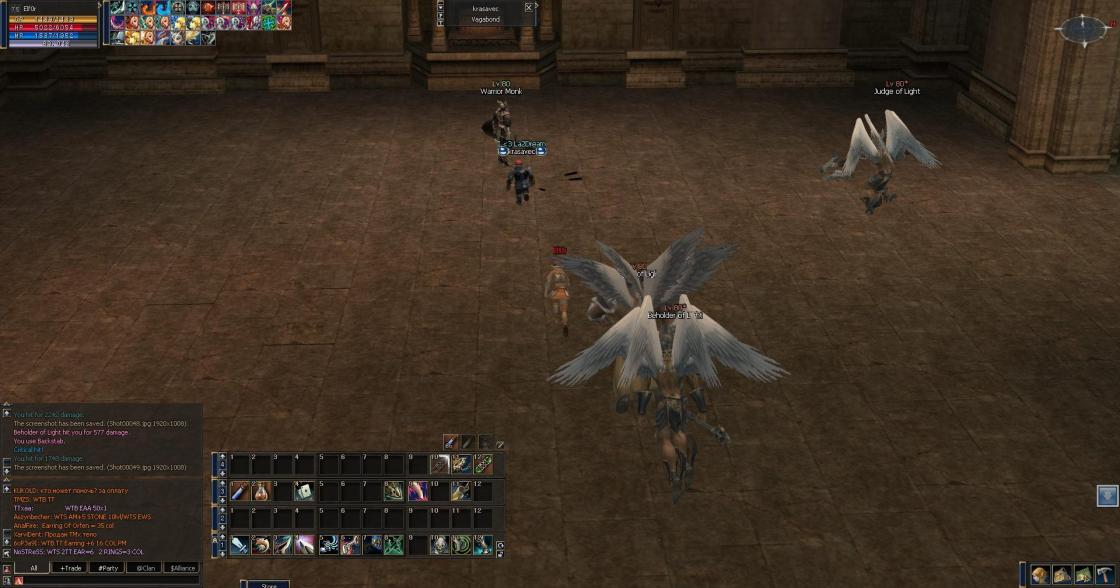Use the red potion on the hotbar
This screenshot has width=1120, height=588.
(x=260, y=491)
